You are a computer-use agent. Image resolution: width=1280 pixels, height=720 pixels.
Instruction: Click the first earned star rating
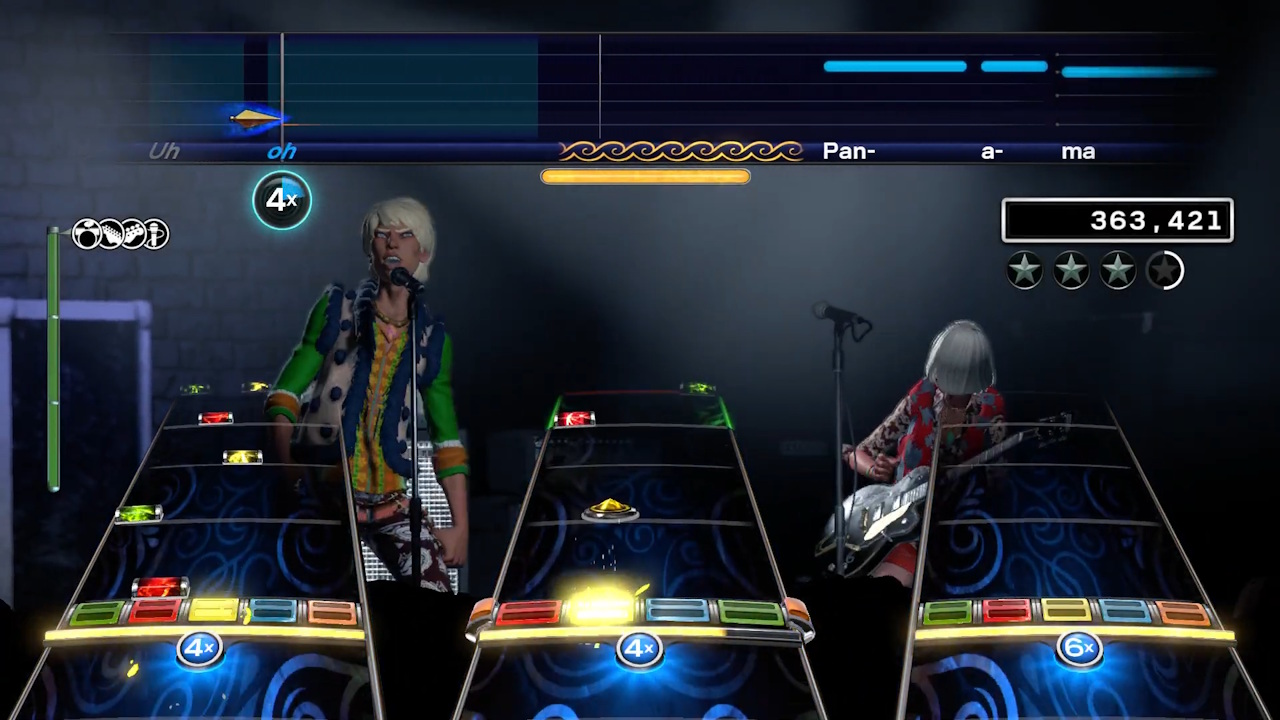point(1024,268)
